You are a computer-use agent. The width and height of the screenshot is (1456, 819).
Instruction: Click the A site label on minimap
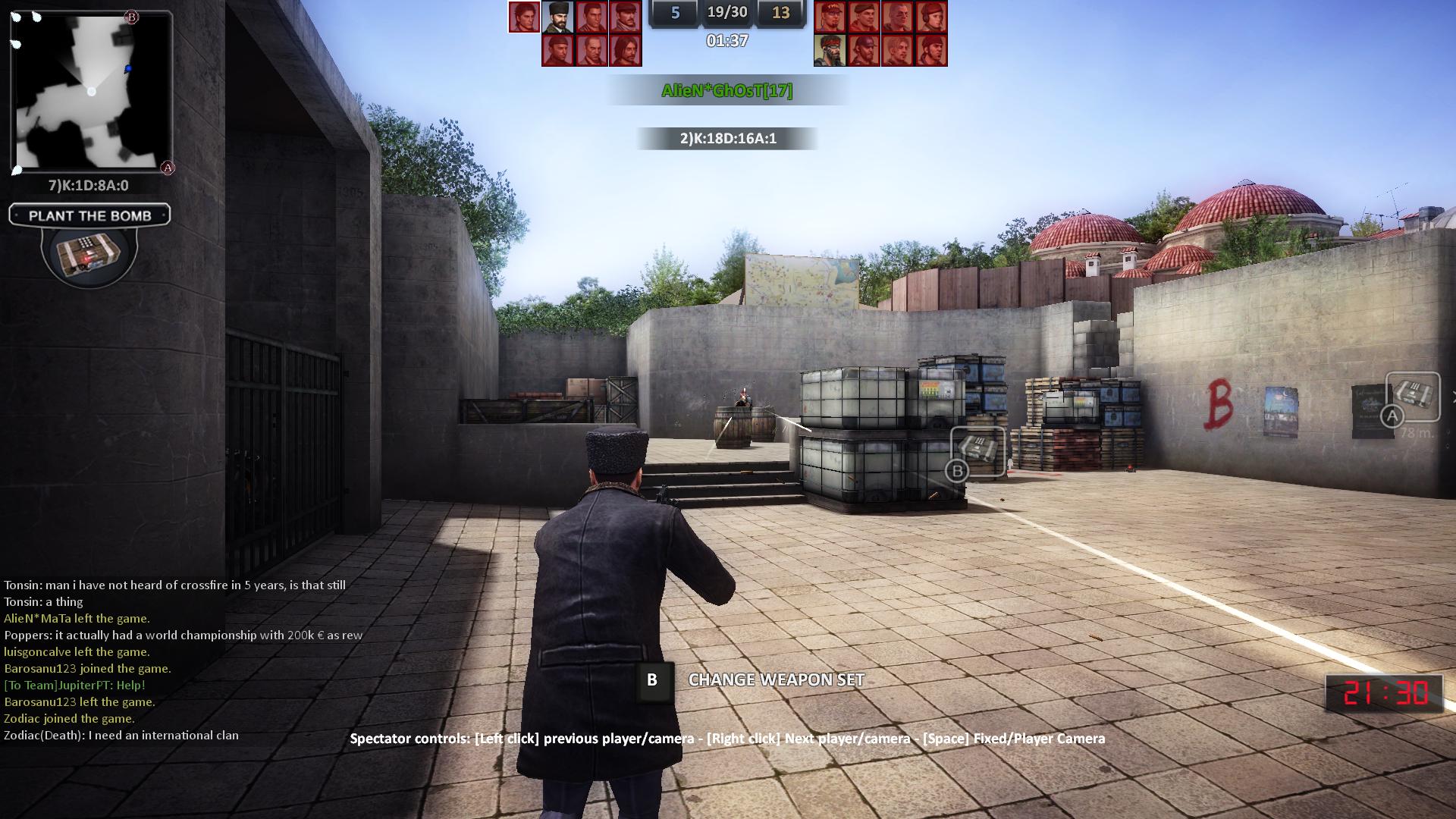click(168, 168)
